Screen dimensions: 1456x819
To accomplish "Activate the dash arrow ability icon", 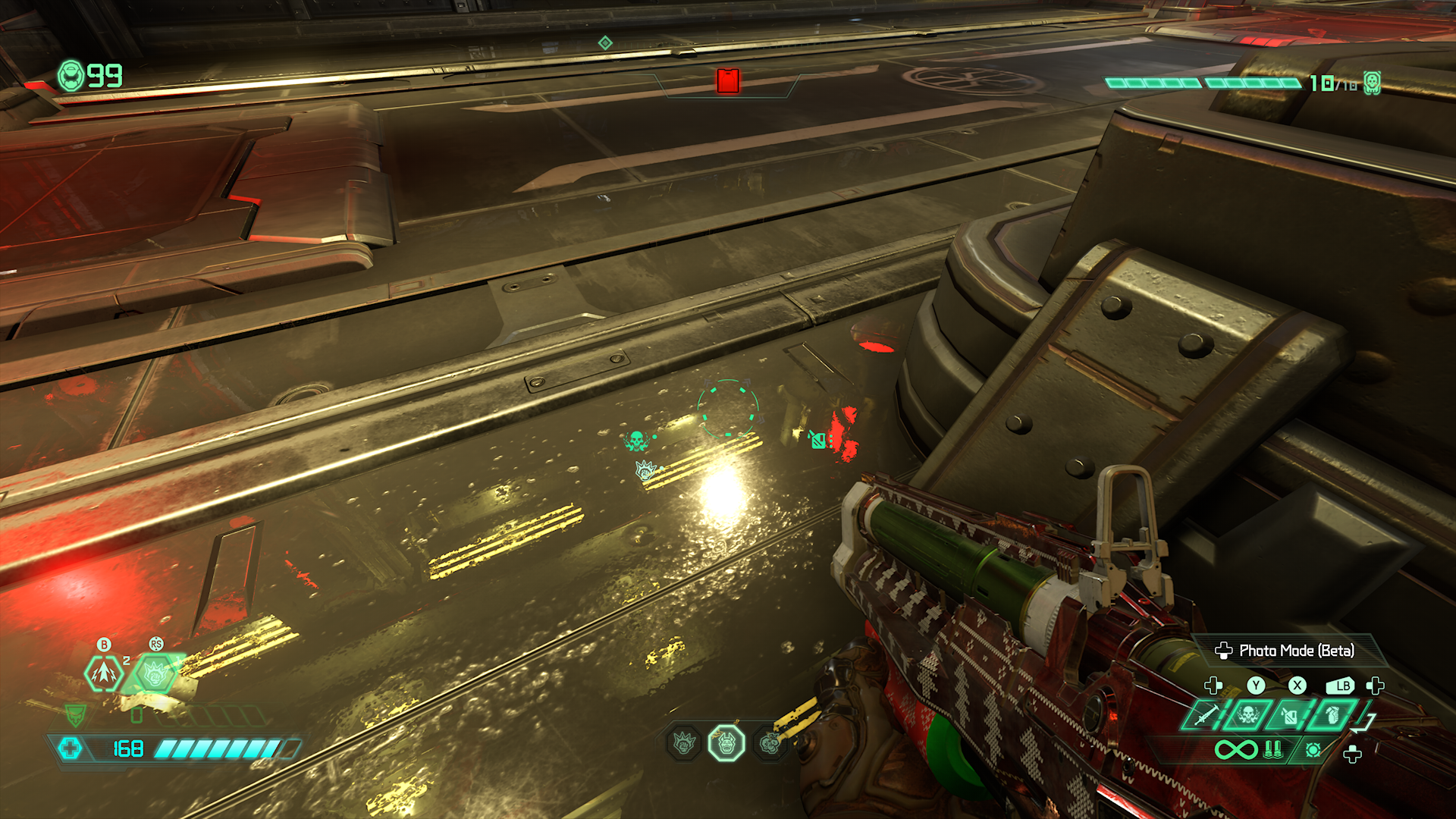I will pyautogui.click(x=104, y=673).
